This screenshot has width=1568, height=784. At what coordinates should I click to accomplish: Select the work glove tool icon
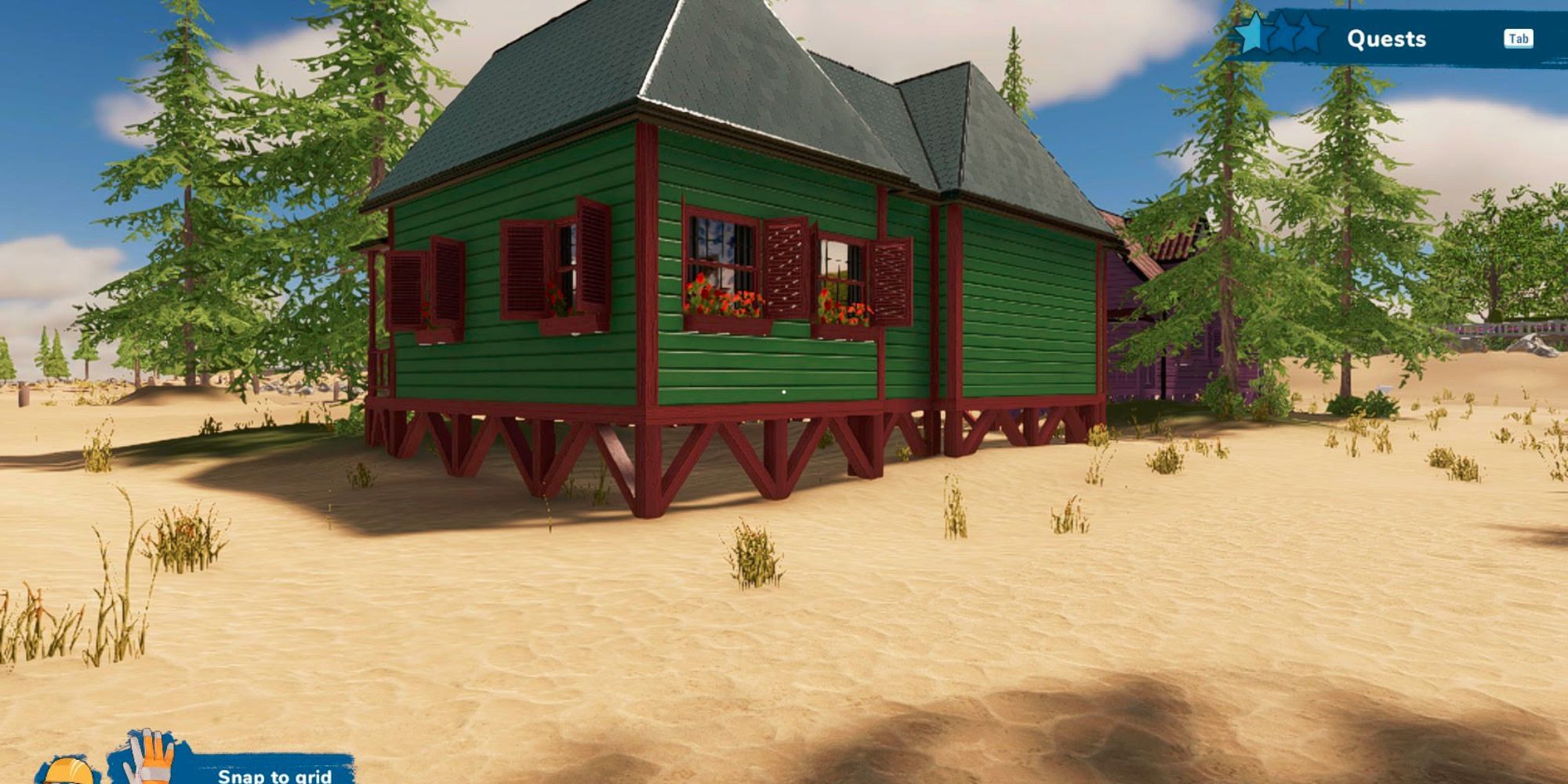[151, 757]
